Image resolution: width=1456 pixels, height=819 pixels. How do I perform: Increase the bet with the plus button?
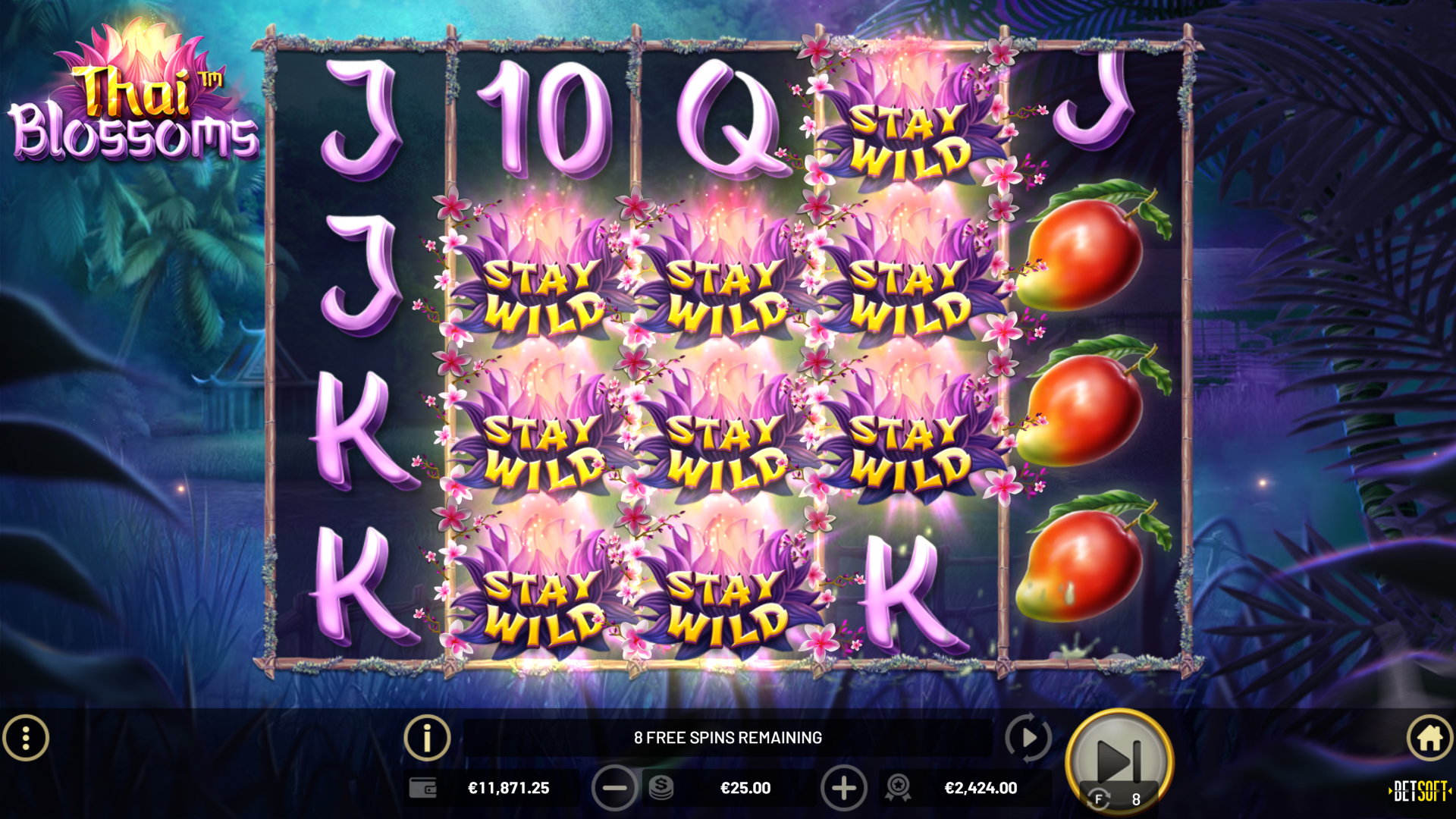click(843, 788)
